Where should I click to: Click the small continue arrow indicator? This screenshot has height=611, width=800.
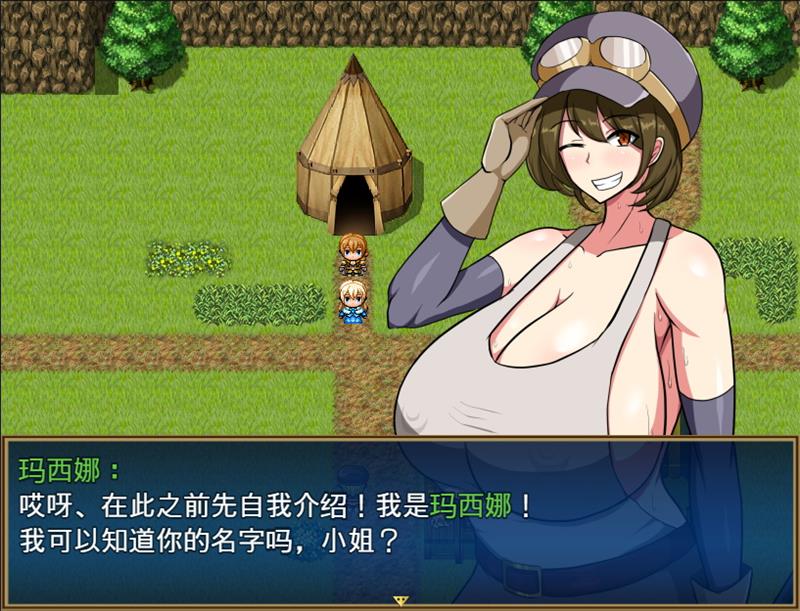pyautogui.click(x=401, y=600)
